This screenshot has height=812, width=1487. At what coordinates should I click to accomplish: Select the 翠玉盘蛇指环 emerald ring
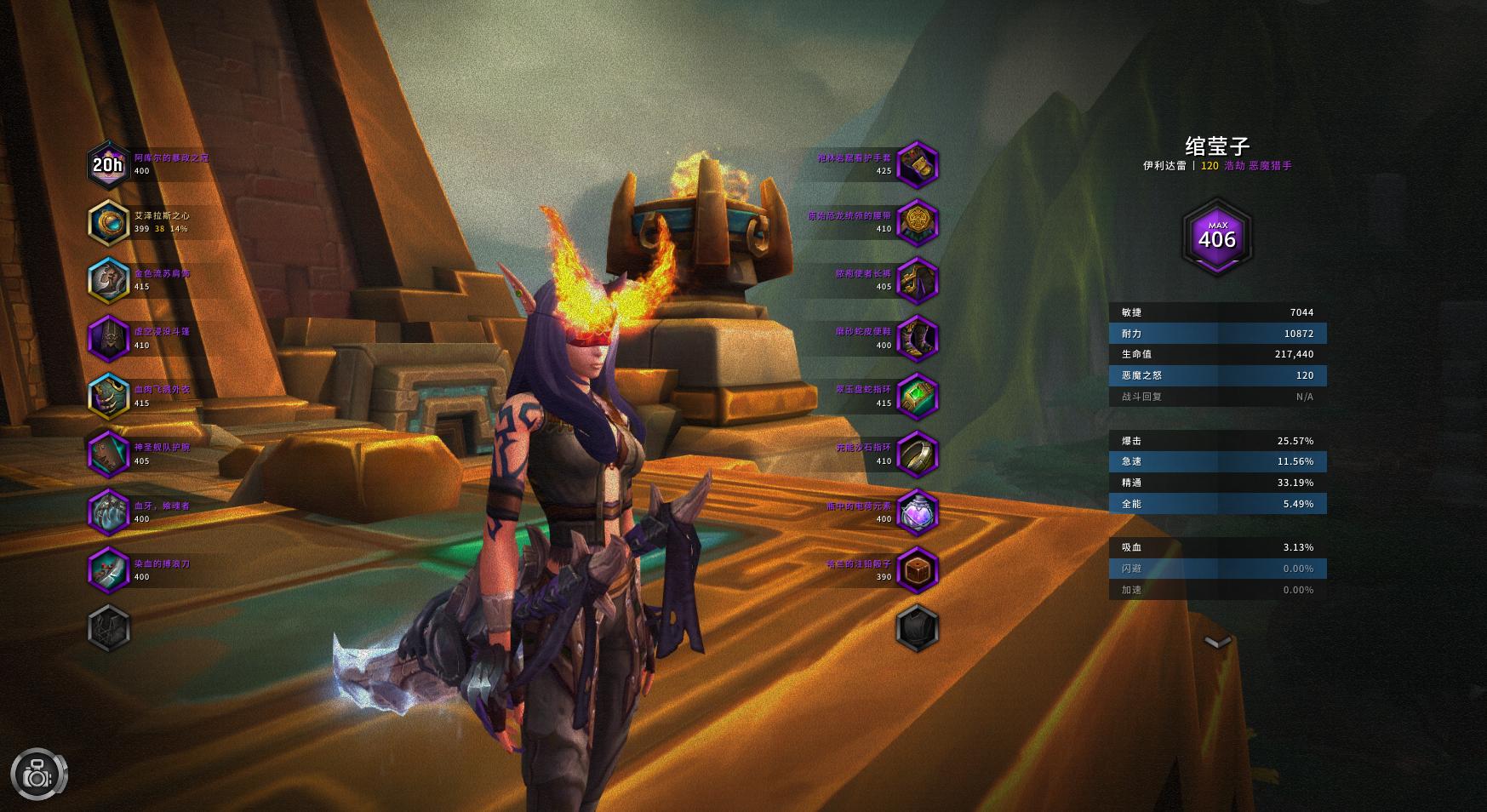917,396
